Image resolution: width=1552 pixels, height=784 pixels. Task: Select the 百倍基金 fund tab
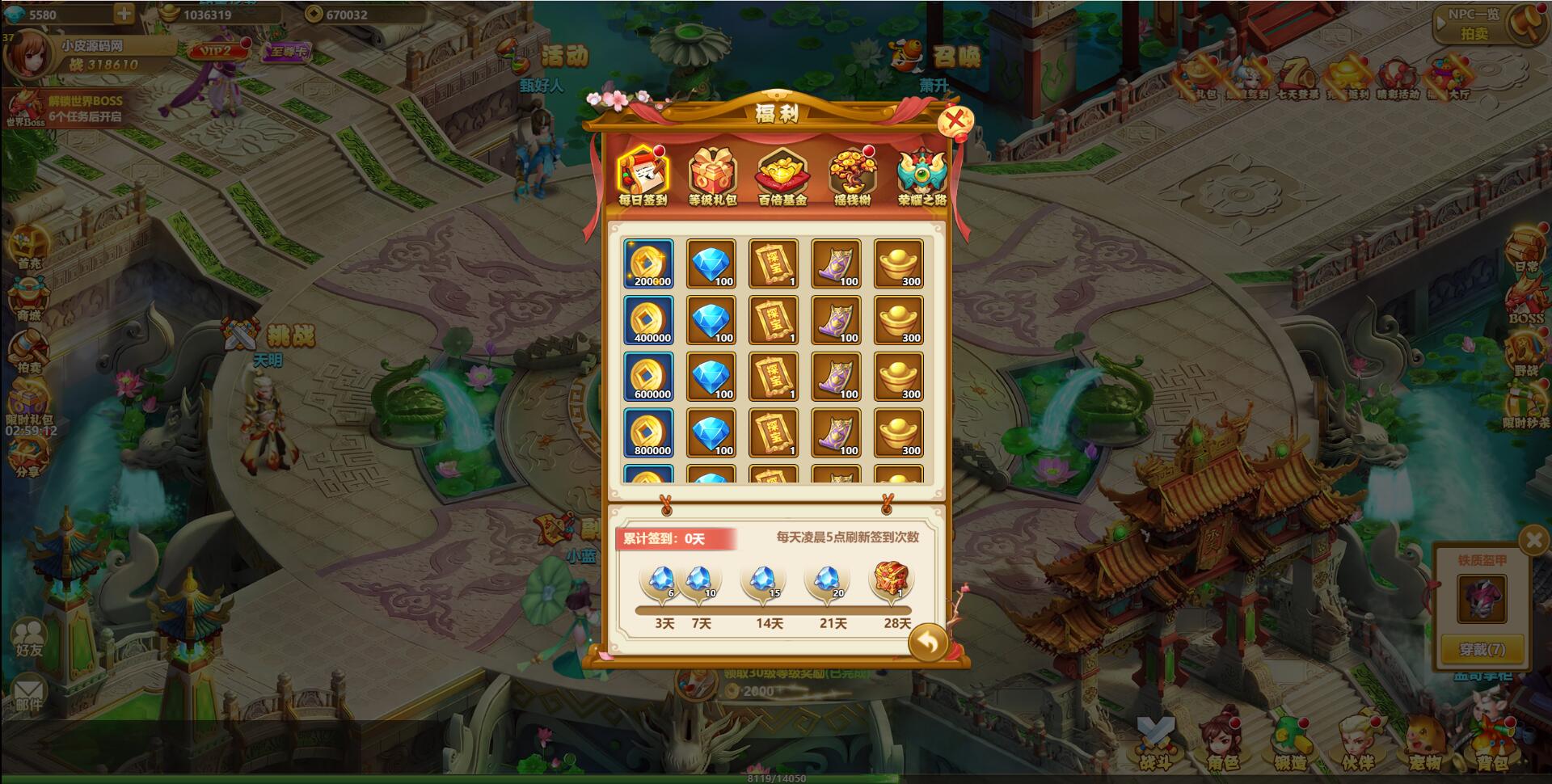[x=782, y=175]
